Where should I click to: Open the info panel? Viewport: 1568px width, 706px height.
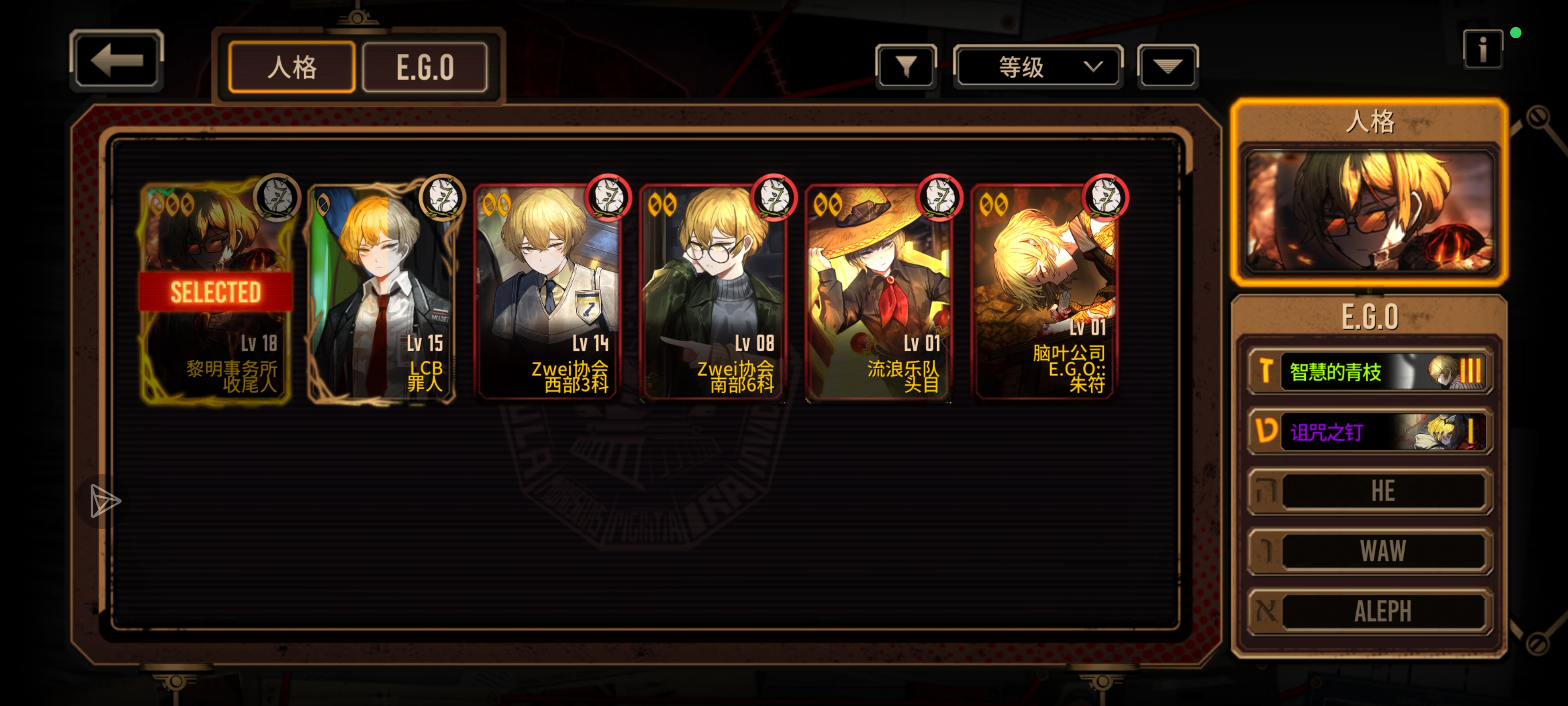tap(1482, 50)
